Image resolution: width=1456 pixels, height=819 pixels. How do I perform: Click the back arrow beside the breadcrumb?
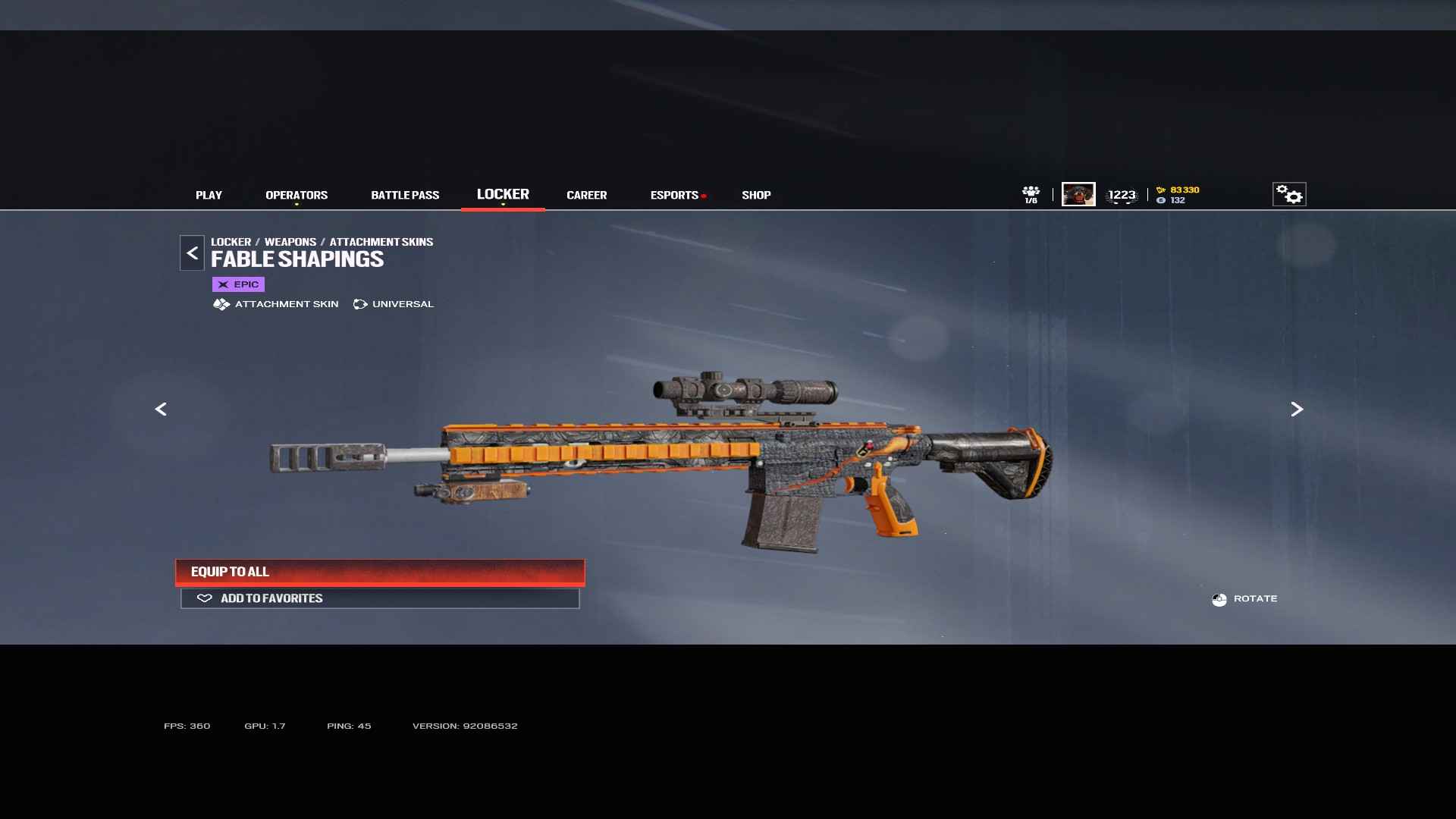pyautogui.click(x=192, y=253)
